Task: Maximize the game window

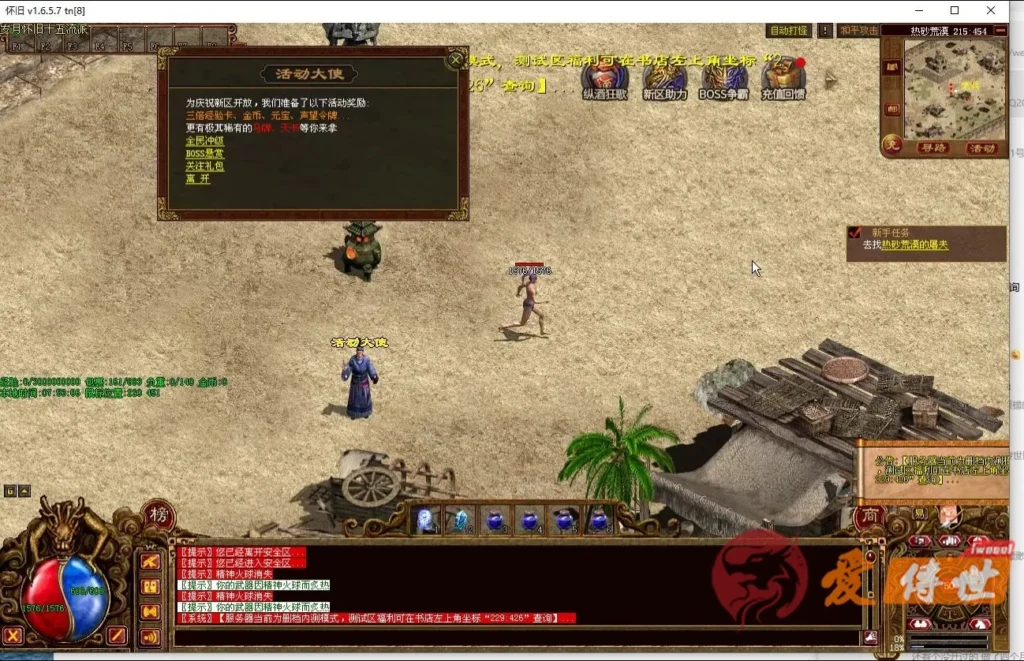Action: pyautogui.click(x=955, y=10)
